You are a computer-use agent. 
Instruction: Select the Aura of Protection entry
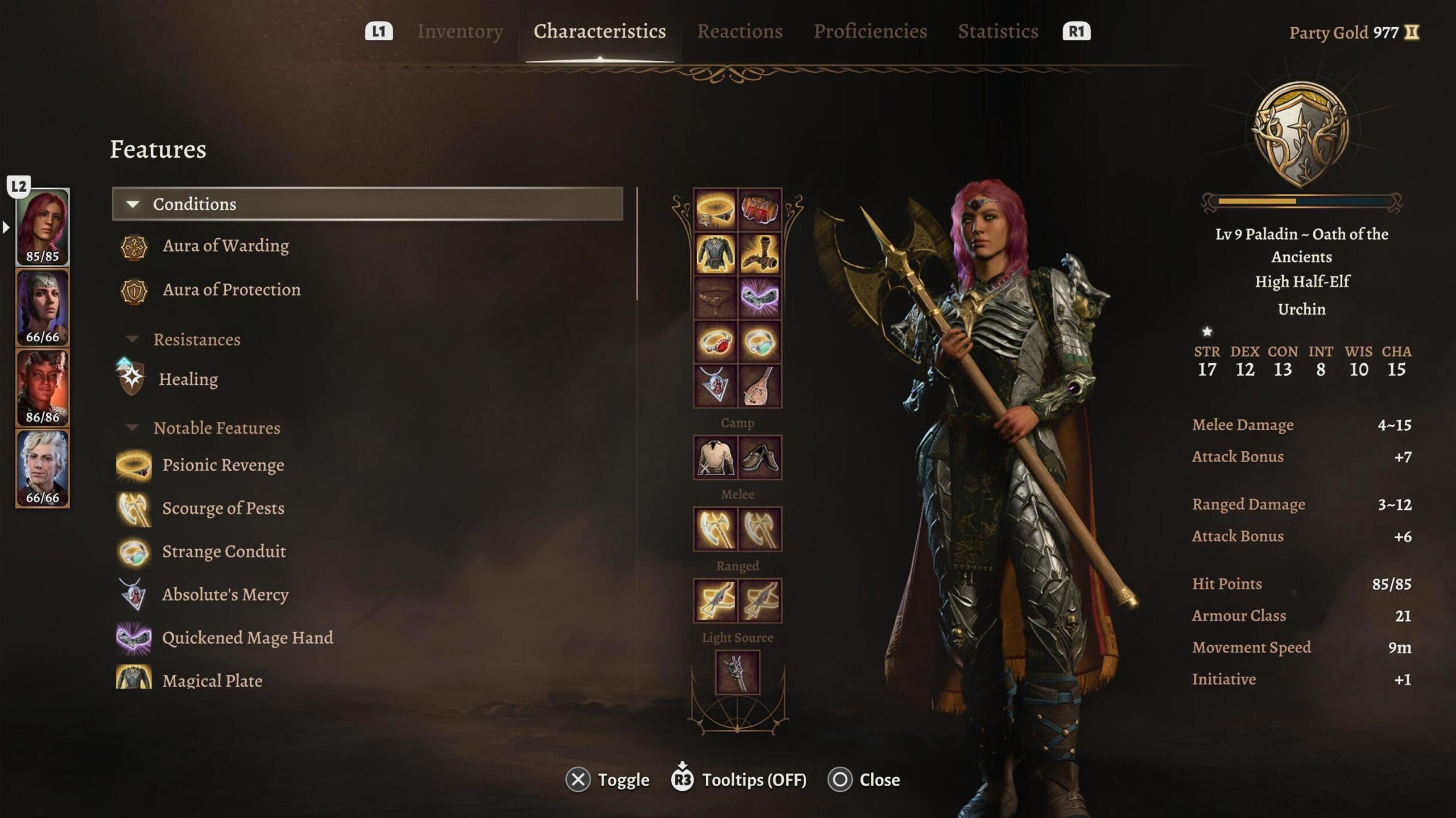(231, 290)
